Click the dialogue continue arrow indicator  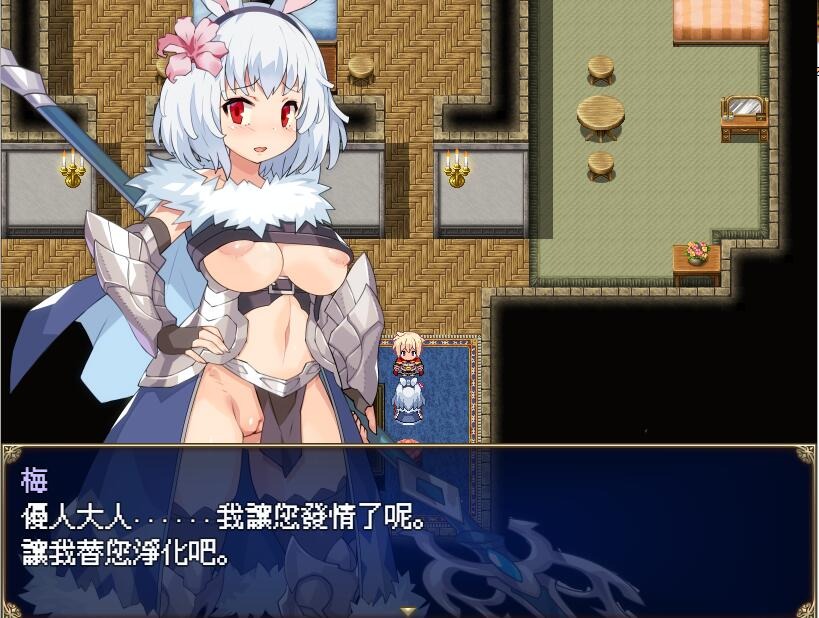[408, 610]
